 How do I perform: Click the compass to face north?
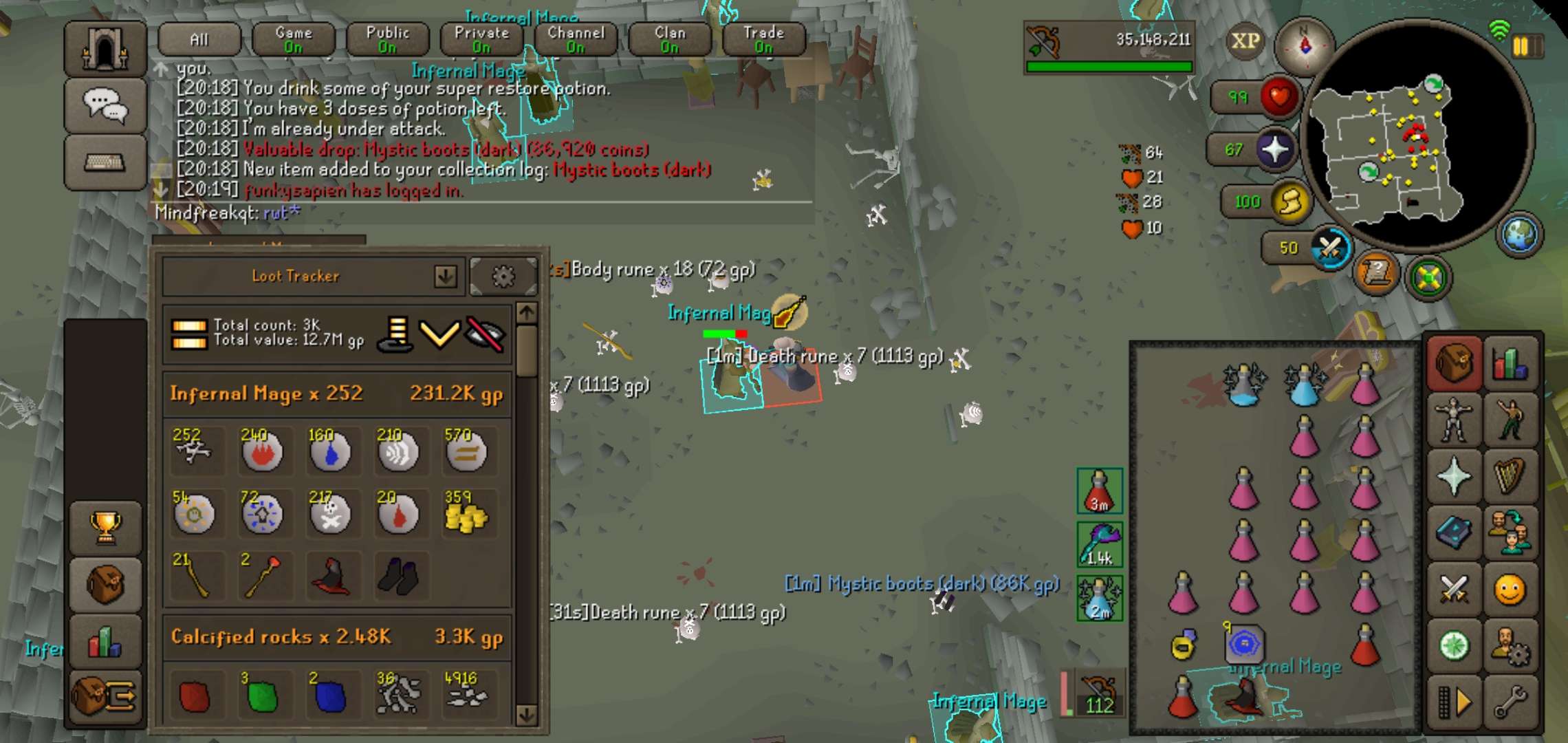1305,45
